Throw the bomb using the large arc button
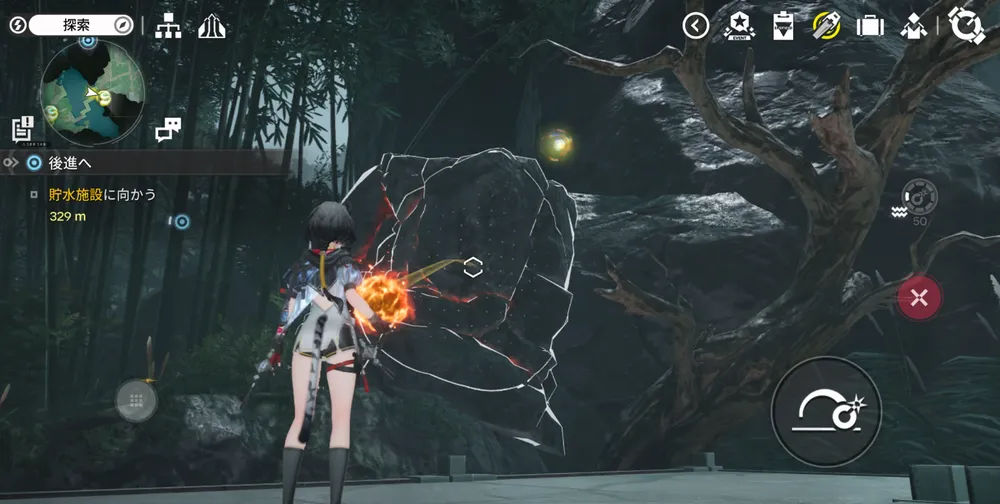Screen dimensions: 1000x504 click(x=826, y=410)
